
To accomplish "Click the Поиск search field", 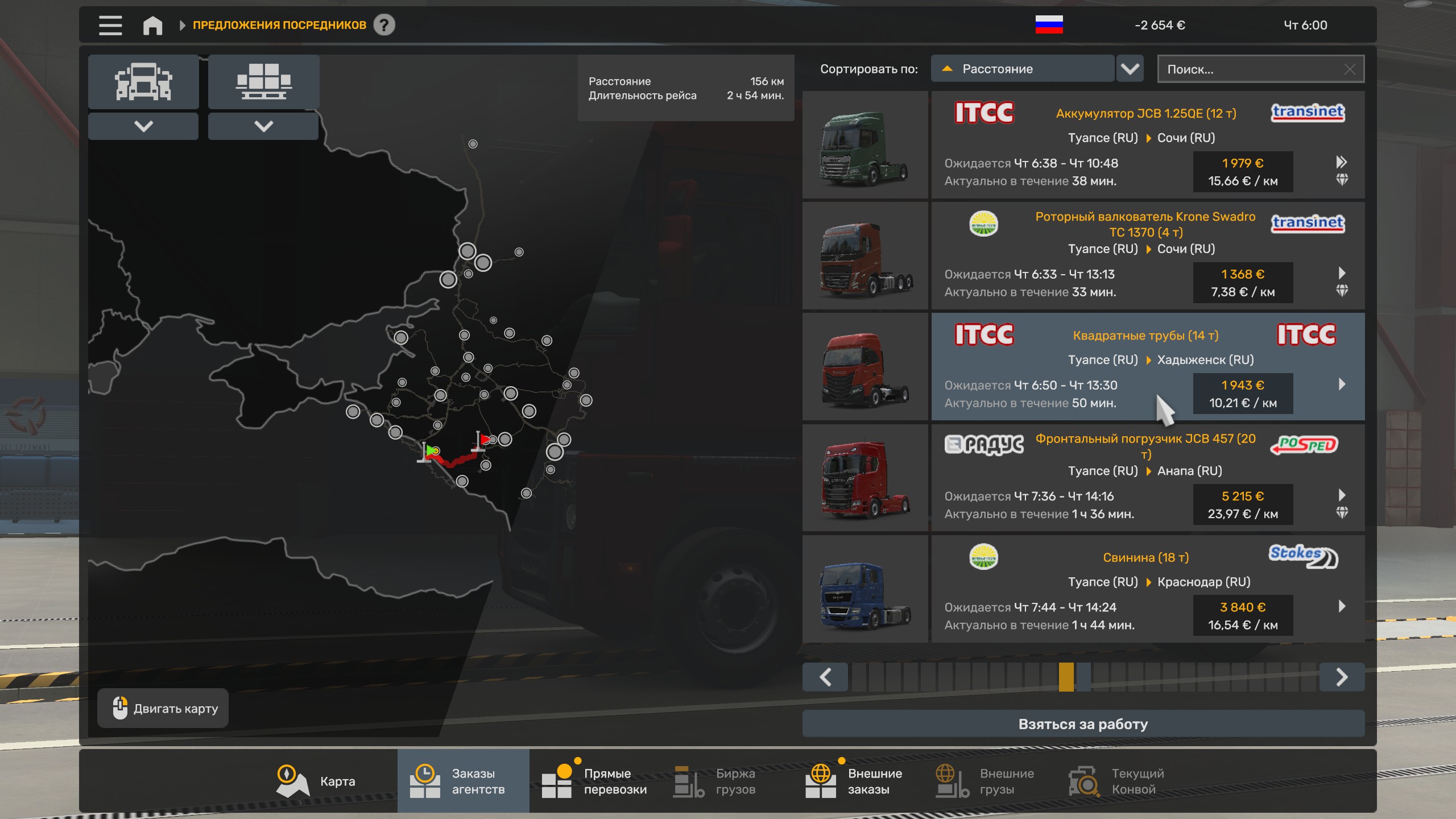I will (x=1251, y=69).
